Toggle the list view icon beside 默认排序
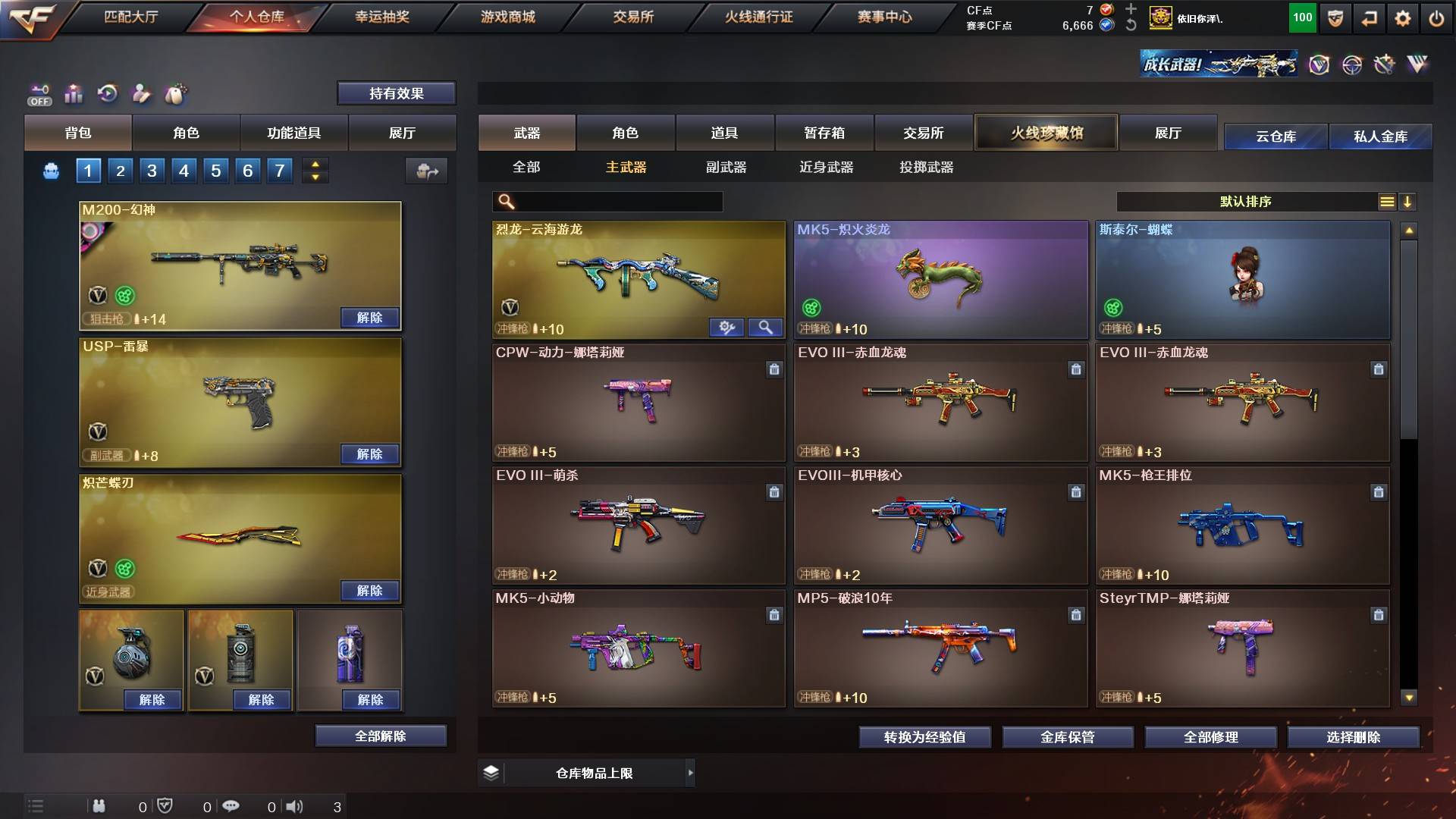The width and height of the screenshot is (1456, 819). pos(1388,202)
